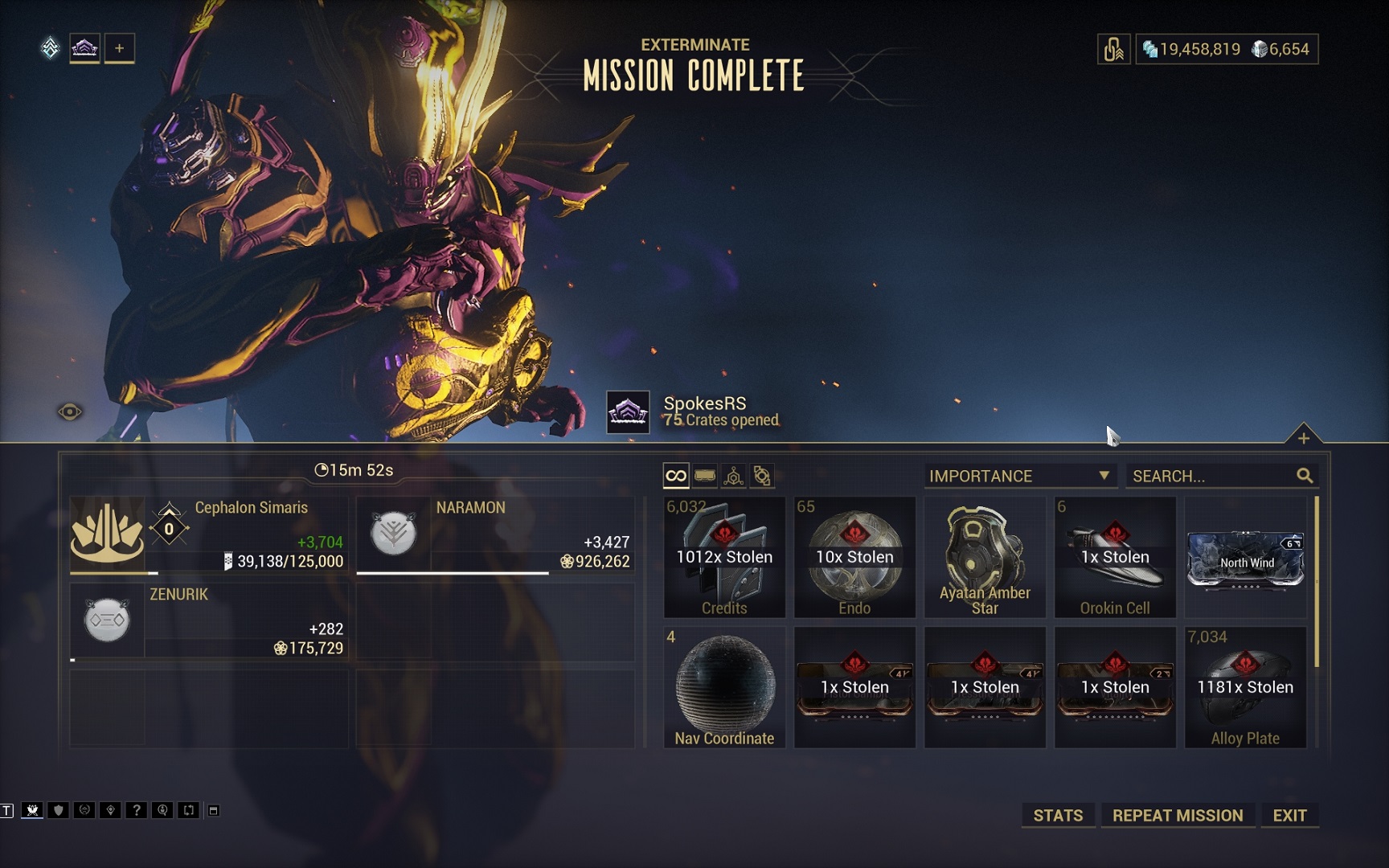The height and width of the screenshot is (868, 1389).
Task: Click the plus button beside squad avatar
Action: pos(119,48)
